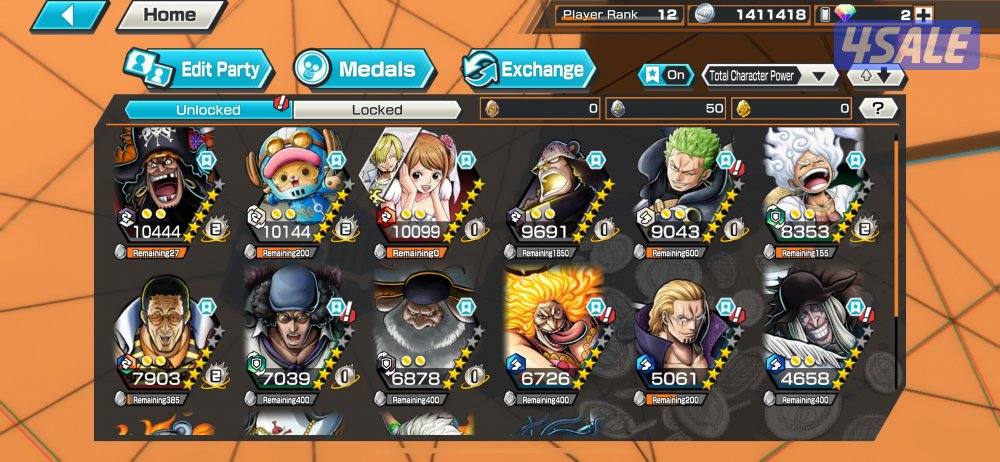Open the Medals menu
Image resolution: width=1000 pixels, height=462 pixels.
click(364, 69)
